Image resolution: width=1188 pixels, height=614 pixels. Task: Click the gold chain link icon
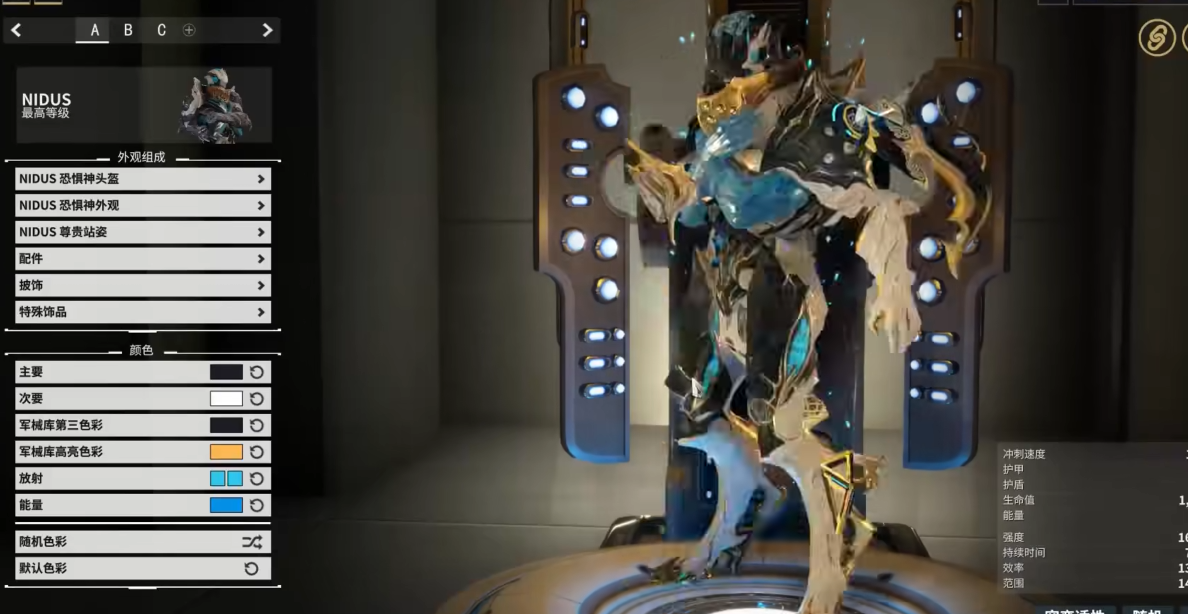tap(1157, 39)
